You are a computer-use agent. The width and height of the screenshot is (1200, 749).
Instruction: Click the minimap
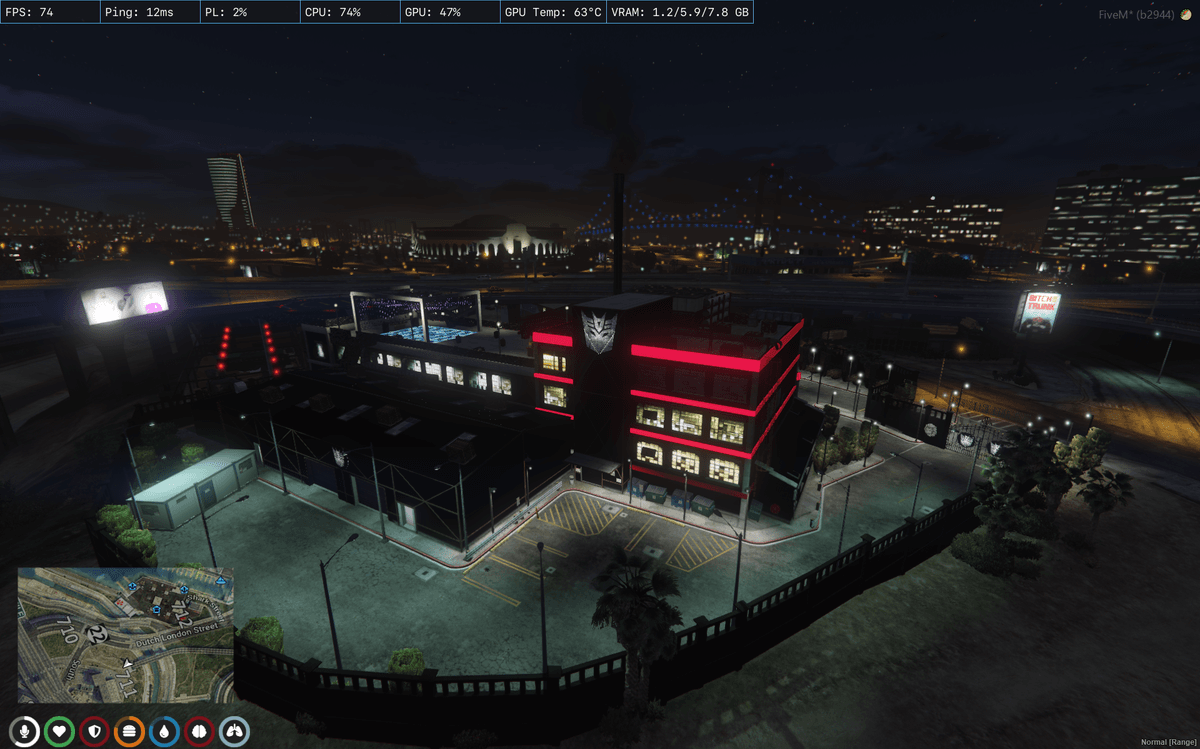pyautogui.click(x=126, y=635)
